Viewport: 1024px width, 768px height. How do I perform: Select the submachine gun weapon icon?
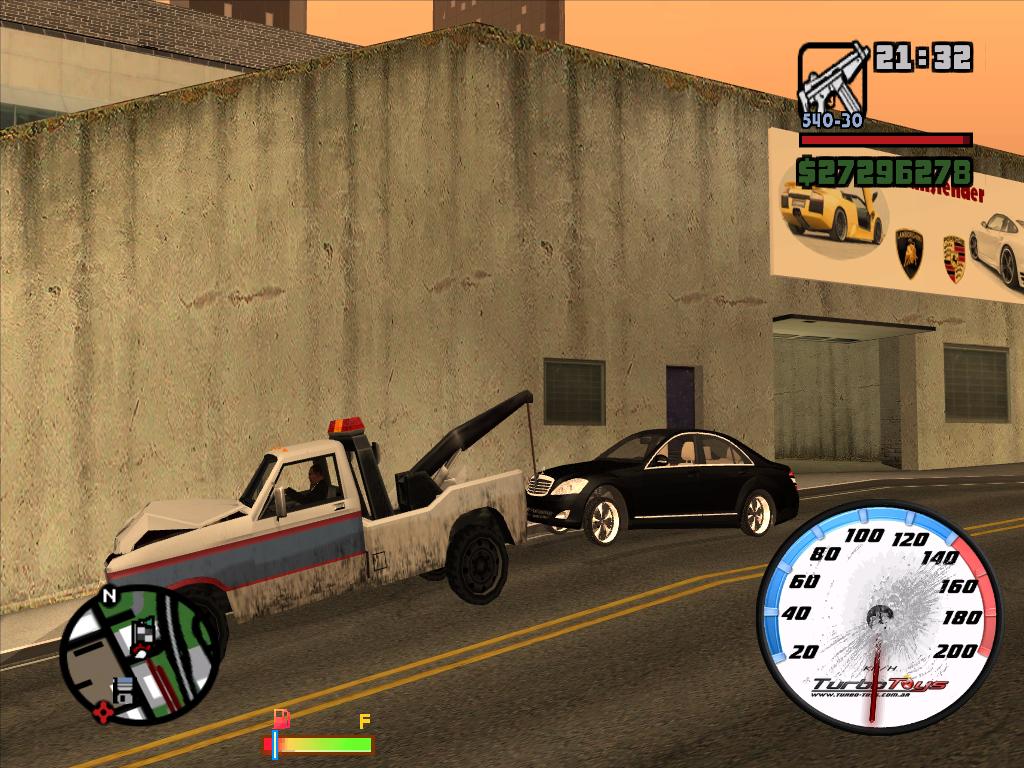pyautogui.click(x=832, y=80)
